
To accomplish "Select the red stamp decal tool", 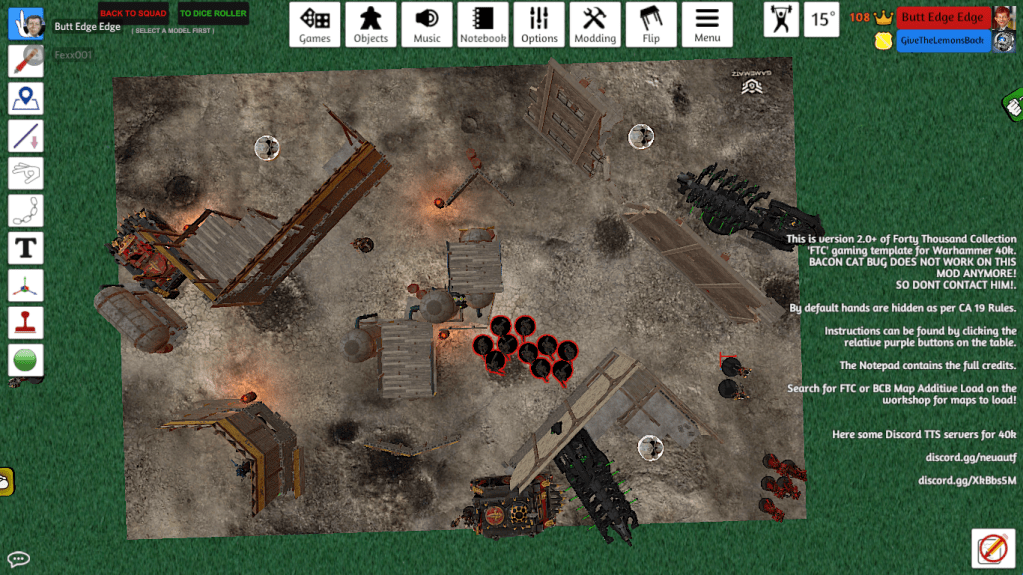I will (26, 322).
